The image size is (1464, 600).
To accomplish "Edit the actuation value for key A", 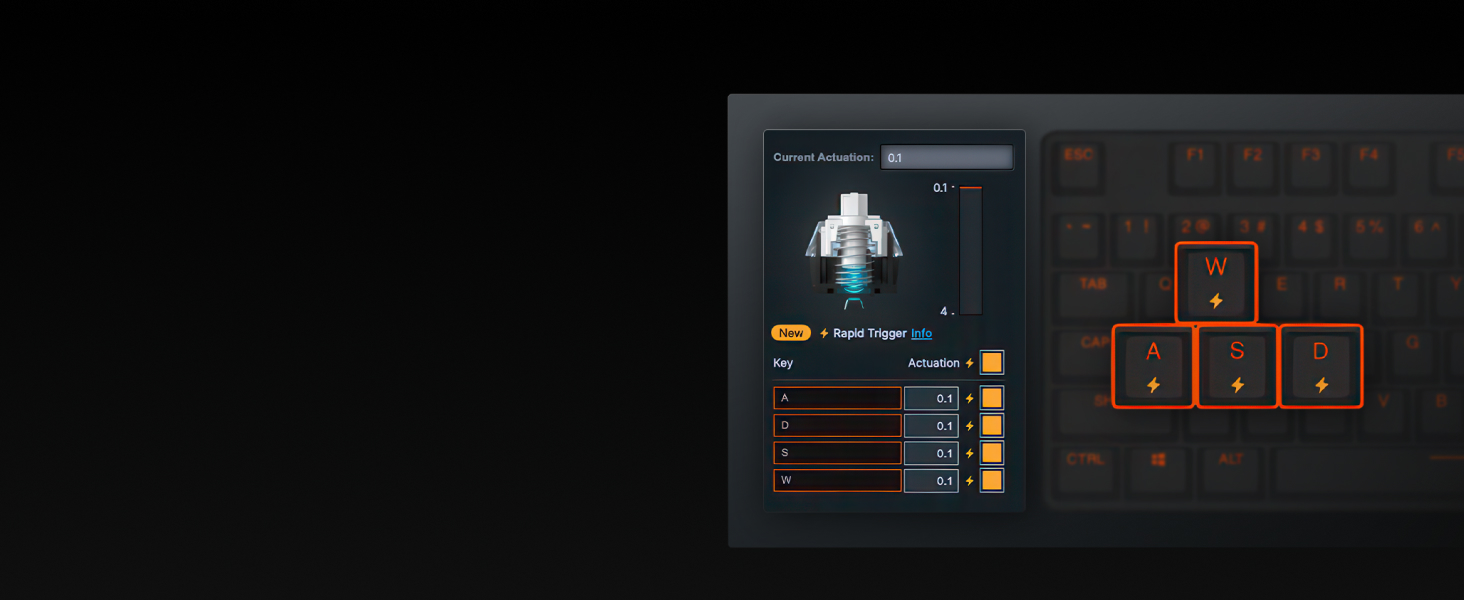I will click(931, 398).
